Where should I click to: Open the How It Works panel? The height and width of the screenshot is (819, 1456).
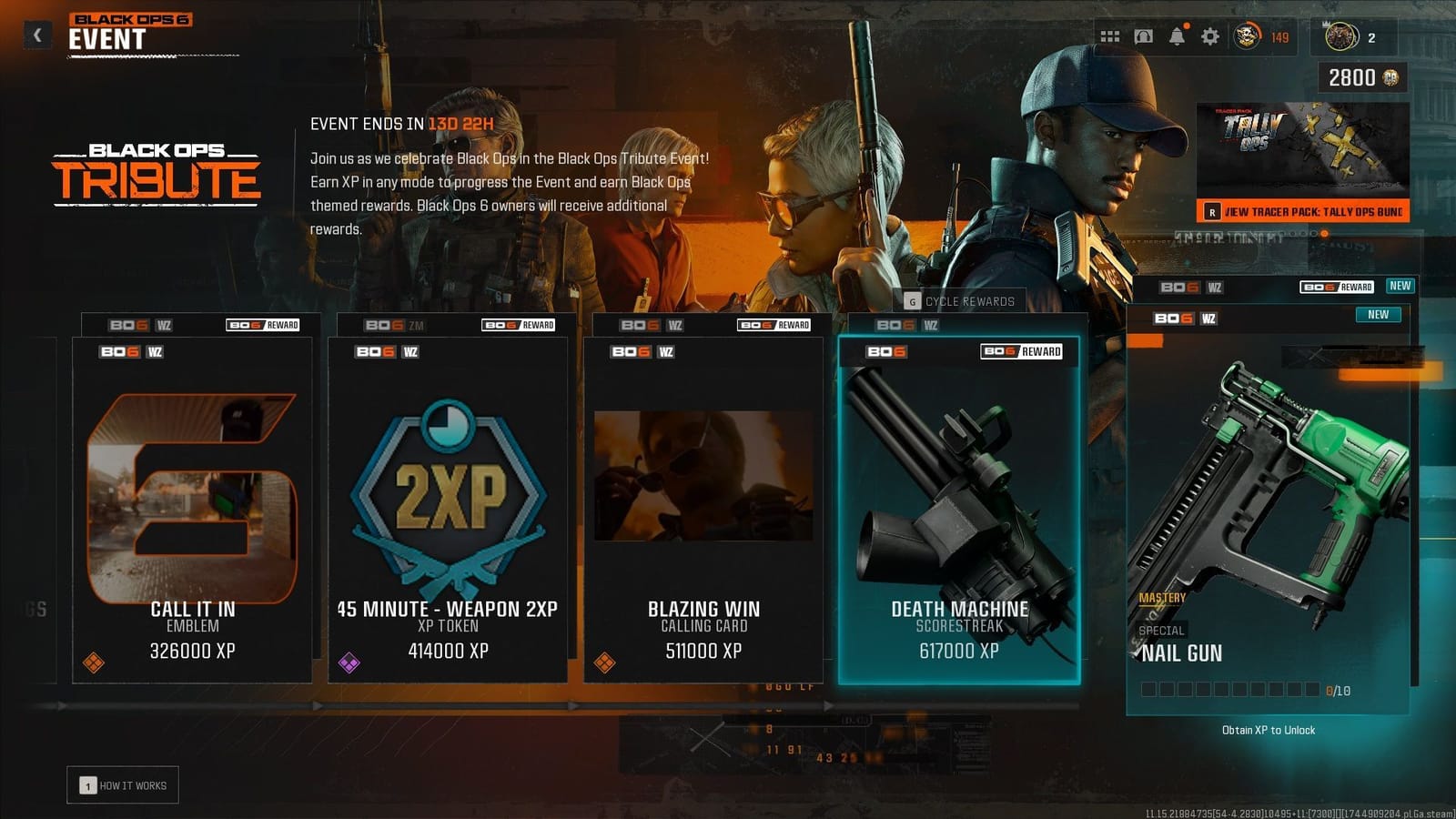(124, 784)
